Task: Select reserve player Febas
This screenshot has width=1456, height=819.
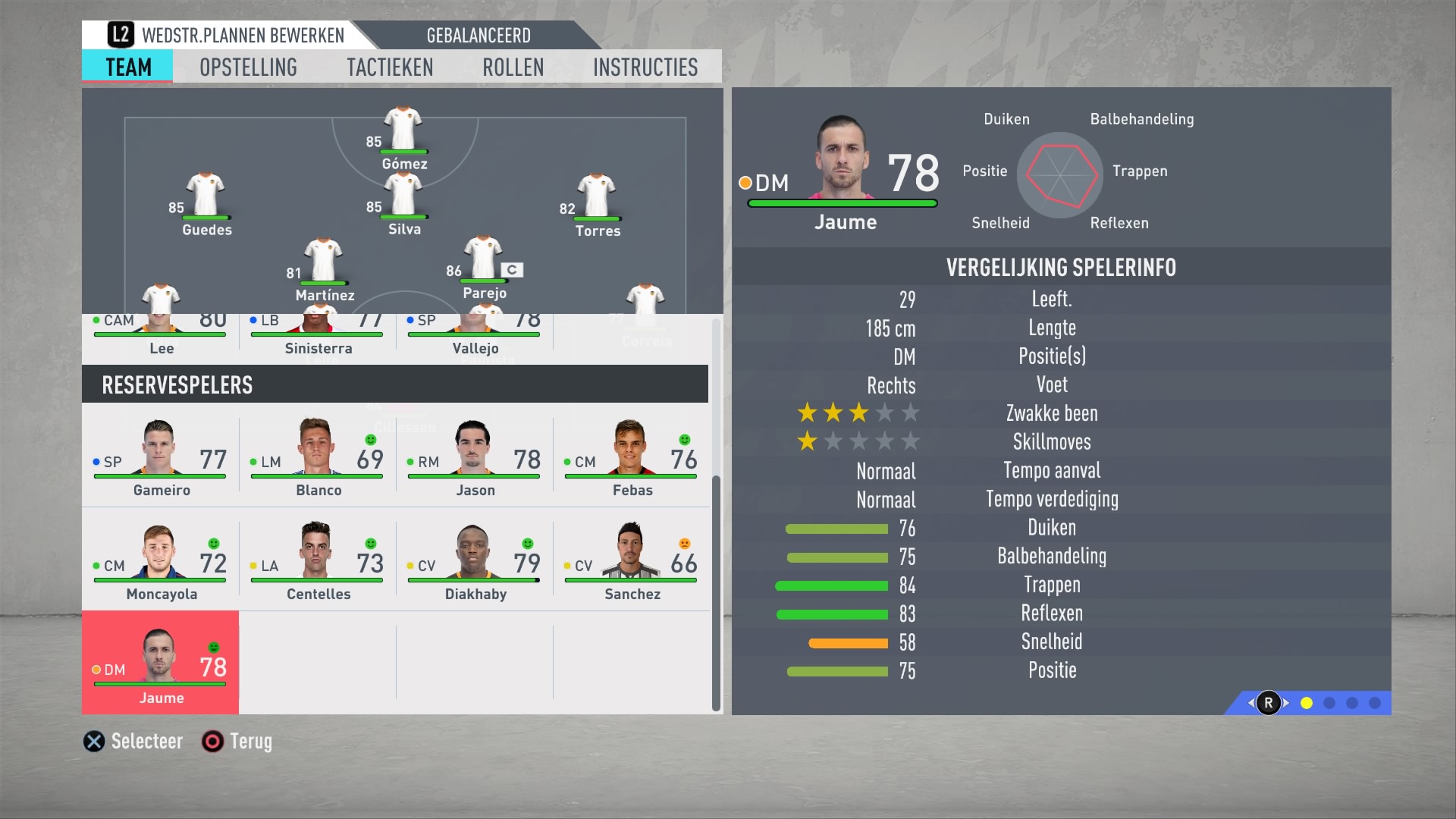Action: [632, 458]
